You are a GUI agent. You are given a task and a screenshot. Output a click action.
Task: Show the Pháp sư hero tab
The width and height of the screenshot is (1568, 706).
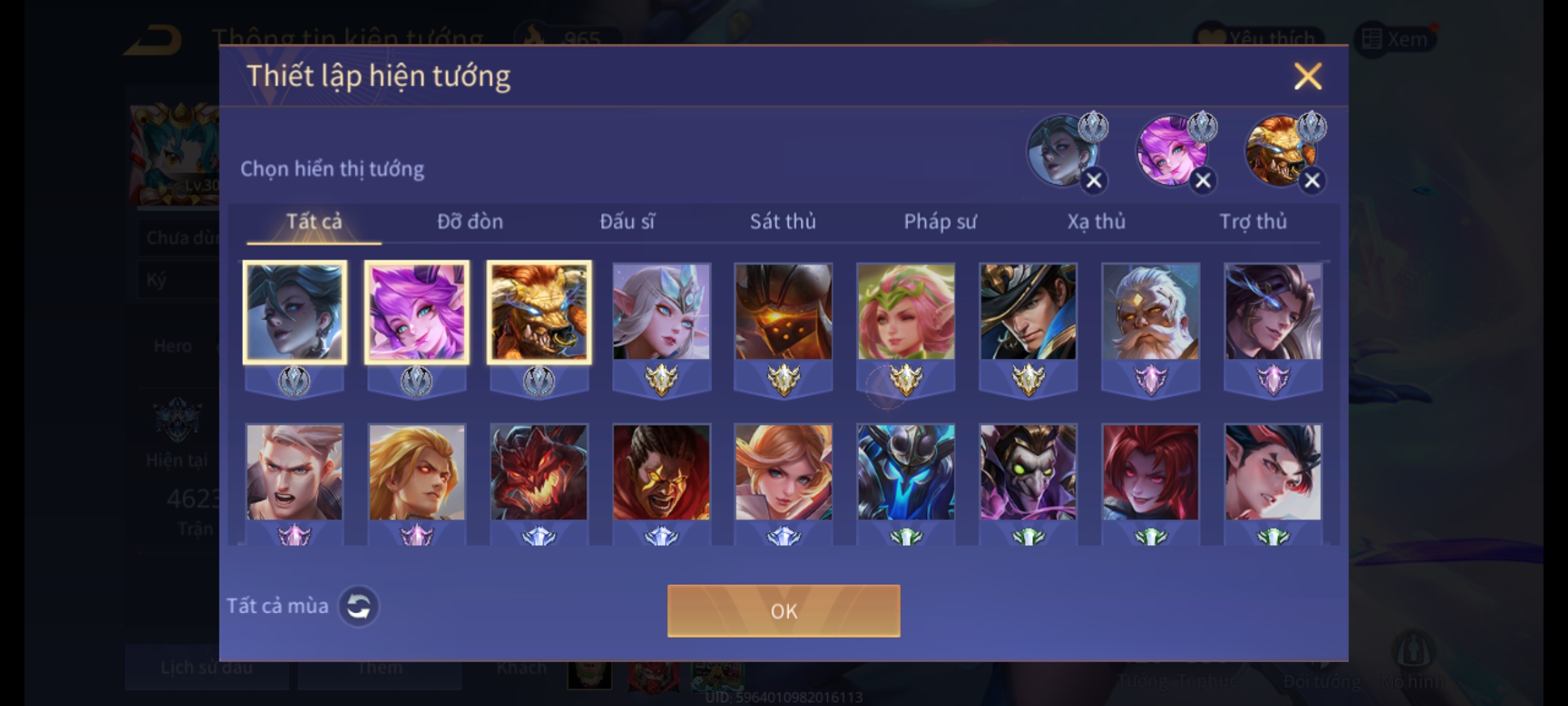point(939,222)
